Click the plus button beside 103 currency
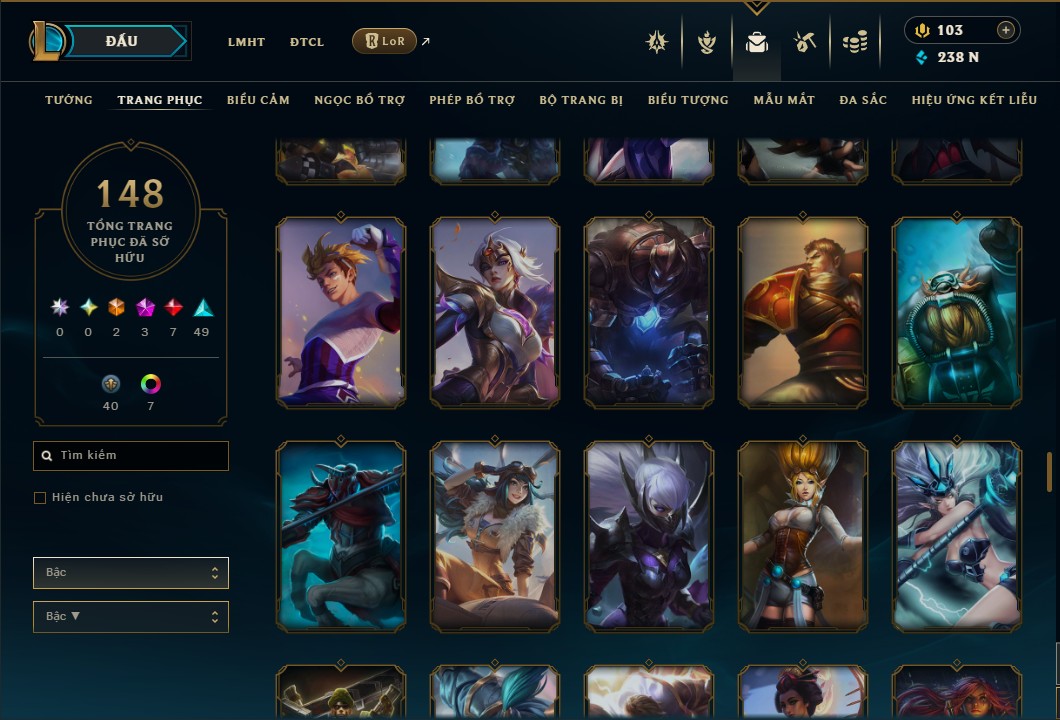1060x720 pixels. [1005, 30]
